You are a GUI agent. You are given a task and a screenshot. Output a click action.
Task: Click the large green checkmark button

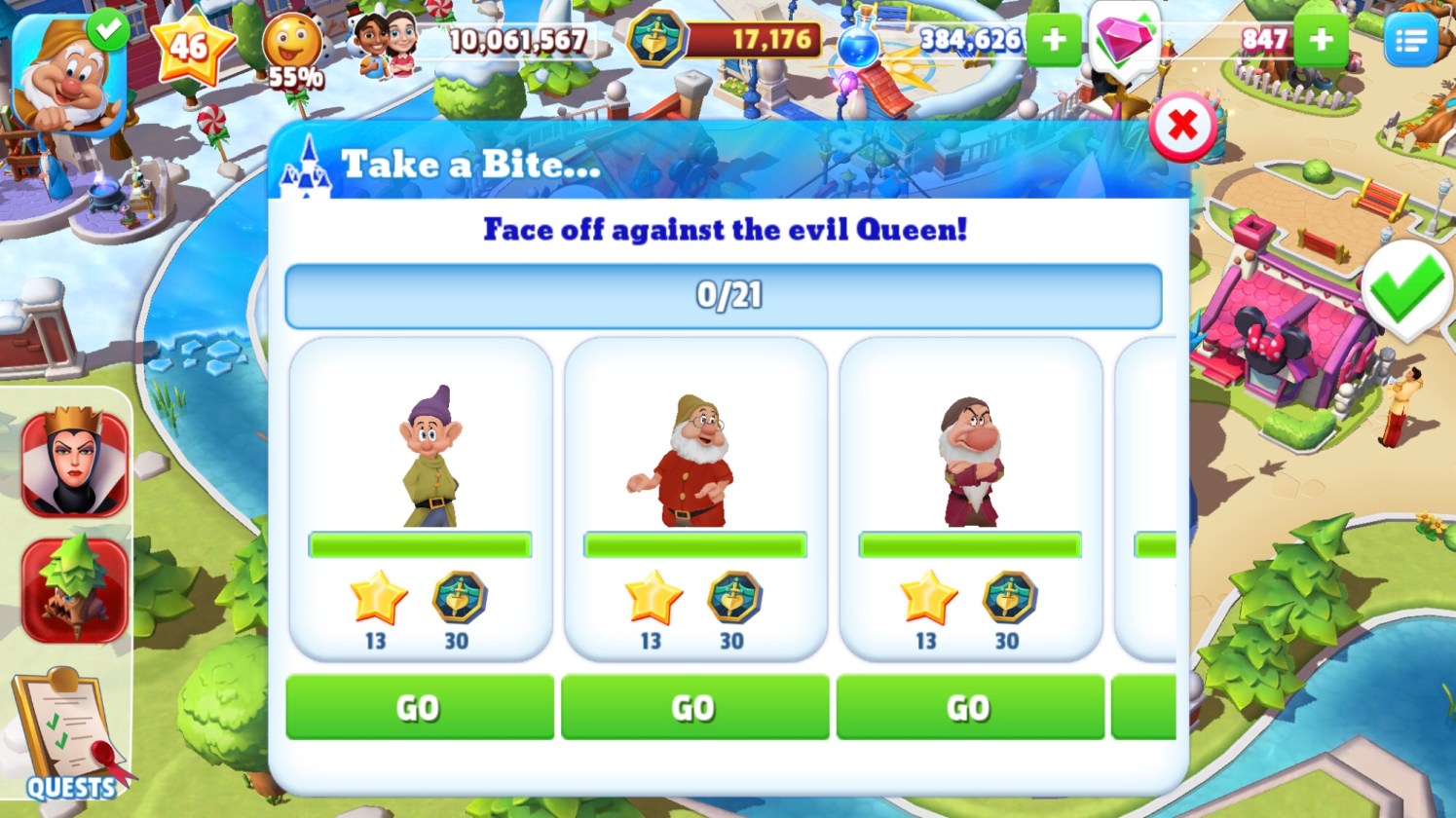[x=1406, y=289]
